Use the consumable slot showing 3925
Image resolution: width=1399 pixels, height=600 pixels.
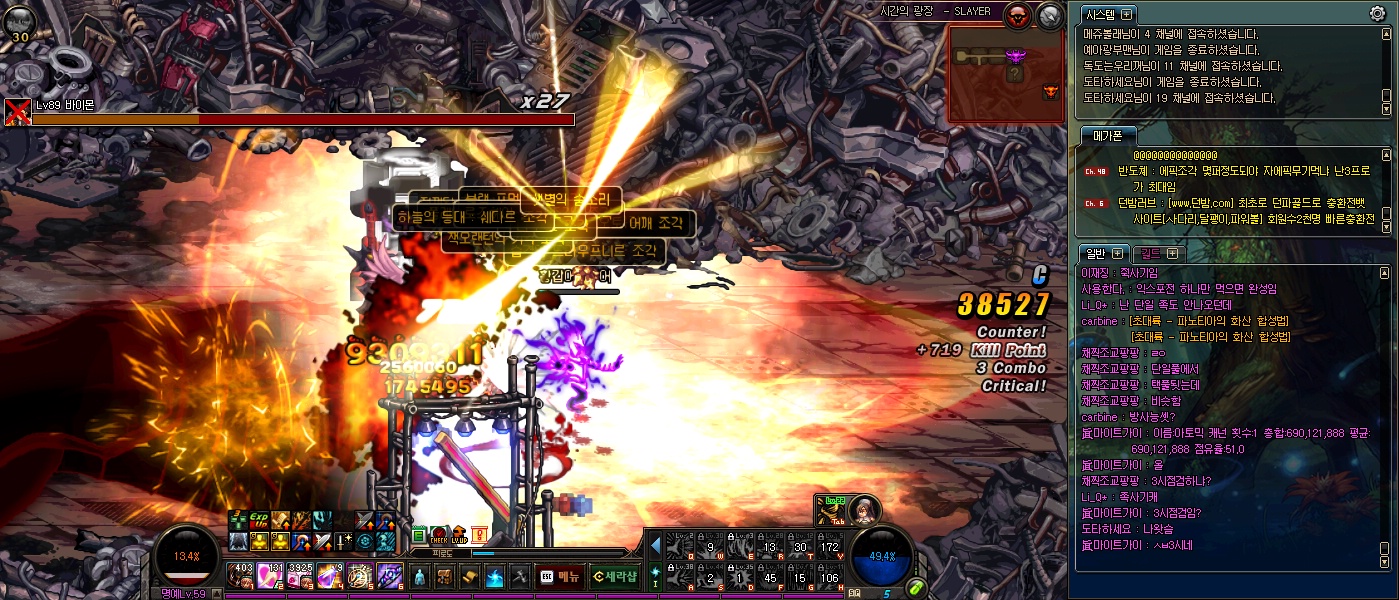tap(300, 575)
